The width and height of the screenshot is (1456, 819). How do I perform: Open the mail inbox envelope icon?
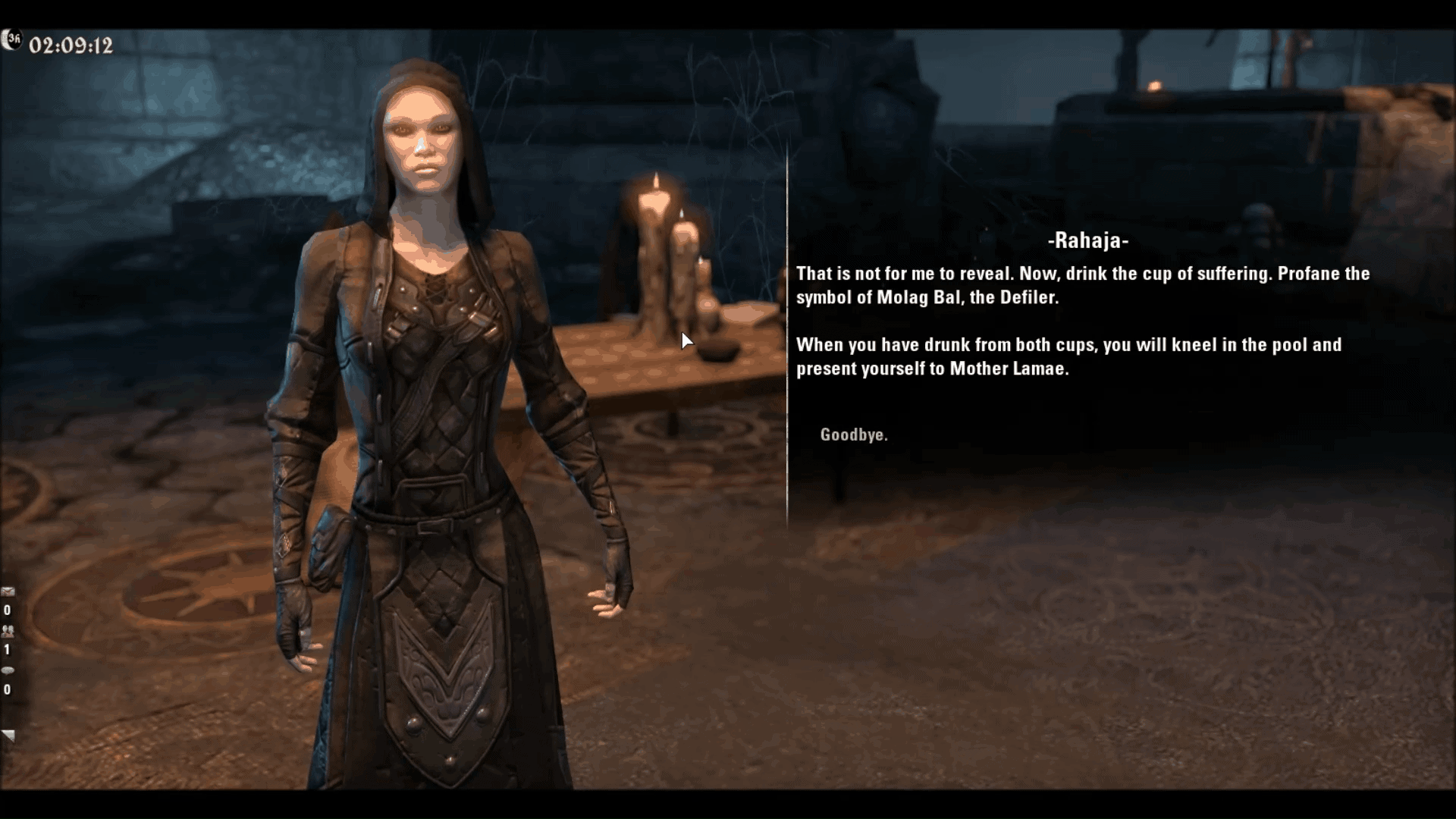(8, 592)
